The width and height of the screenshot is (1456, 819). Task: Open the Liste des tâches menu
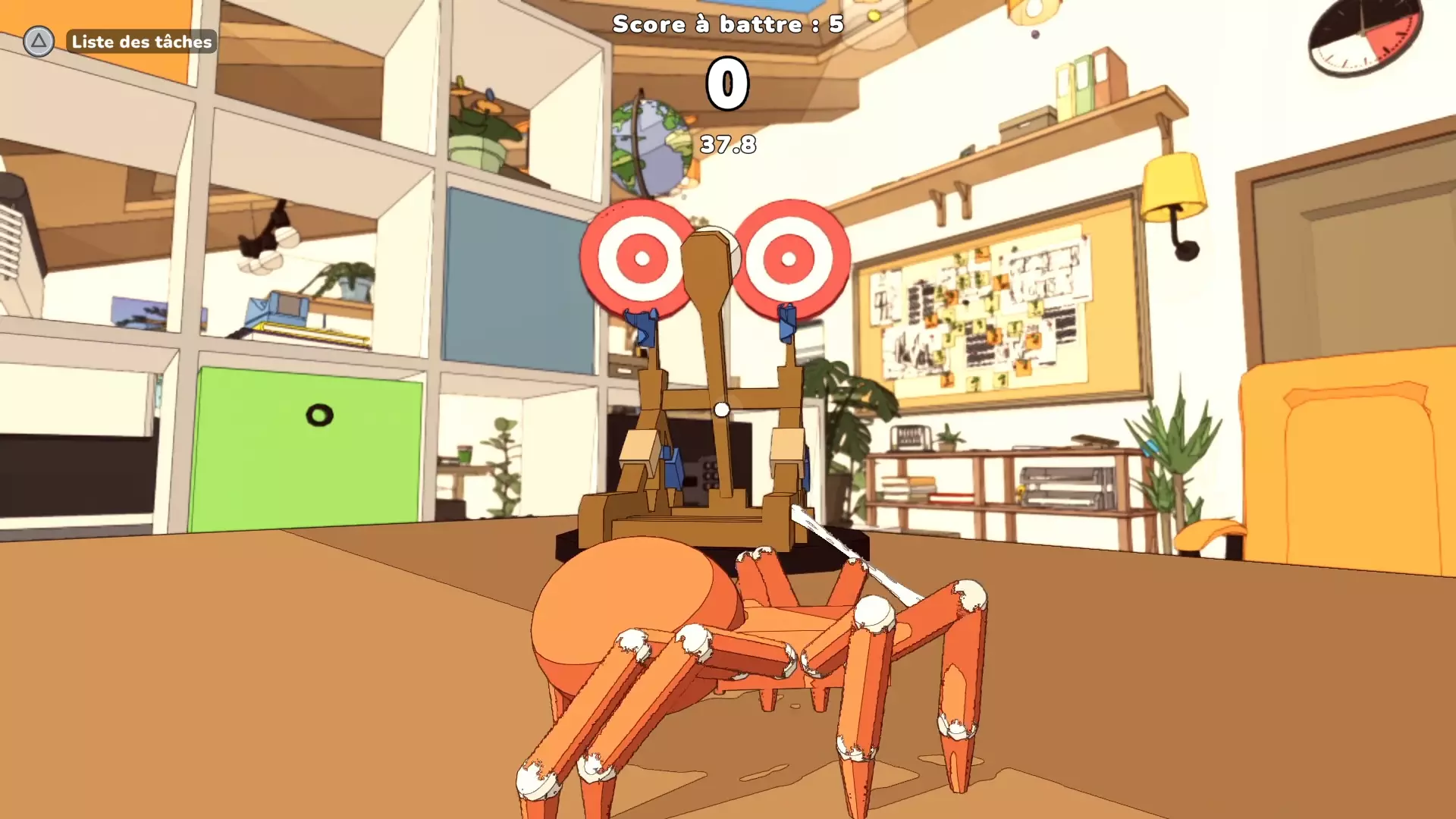(141, 42)
